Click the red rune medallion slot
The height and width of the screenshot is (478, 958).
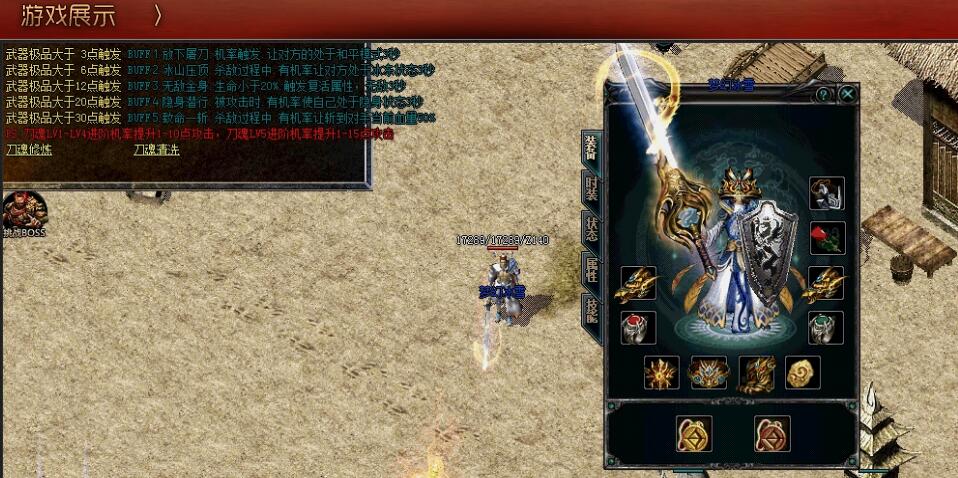(772, 433)
